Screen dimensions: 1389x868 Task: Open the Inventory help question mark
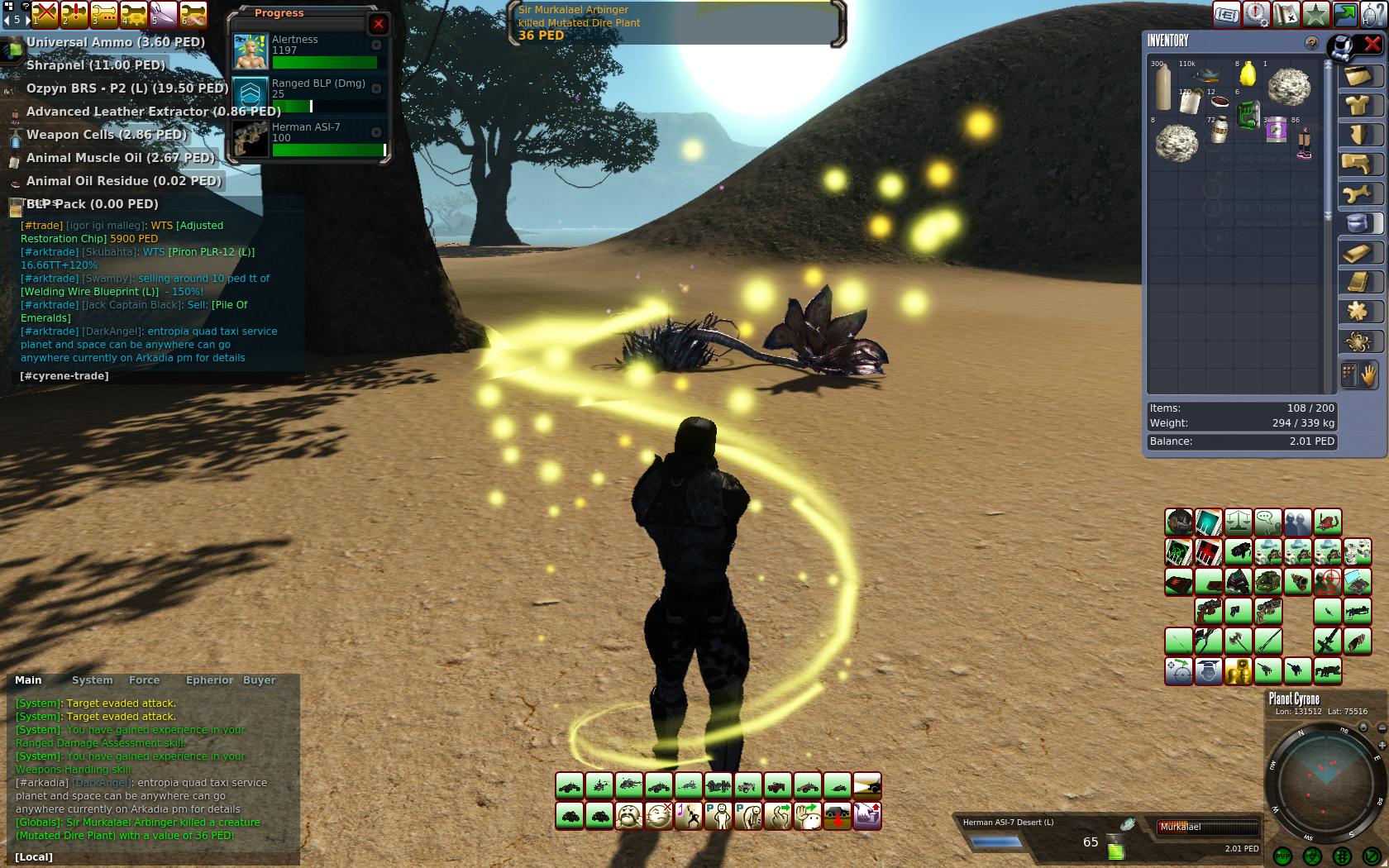tap(1311, 43)
